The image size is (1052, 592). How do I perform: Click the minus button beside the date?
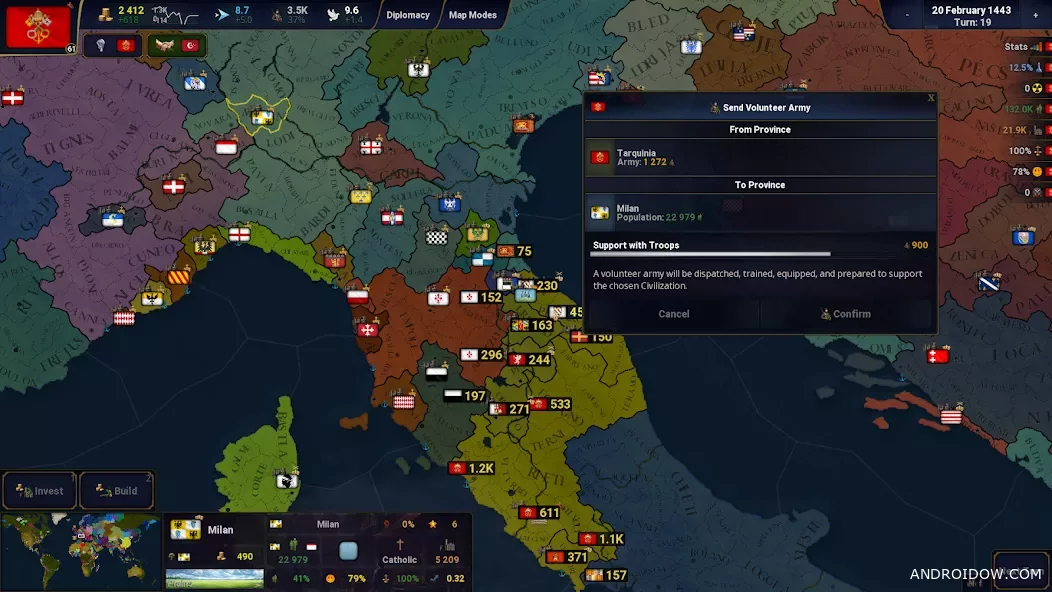click(907, 15)
